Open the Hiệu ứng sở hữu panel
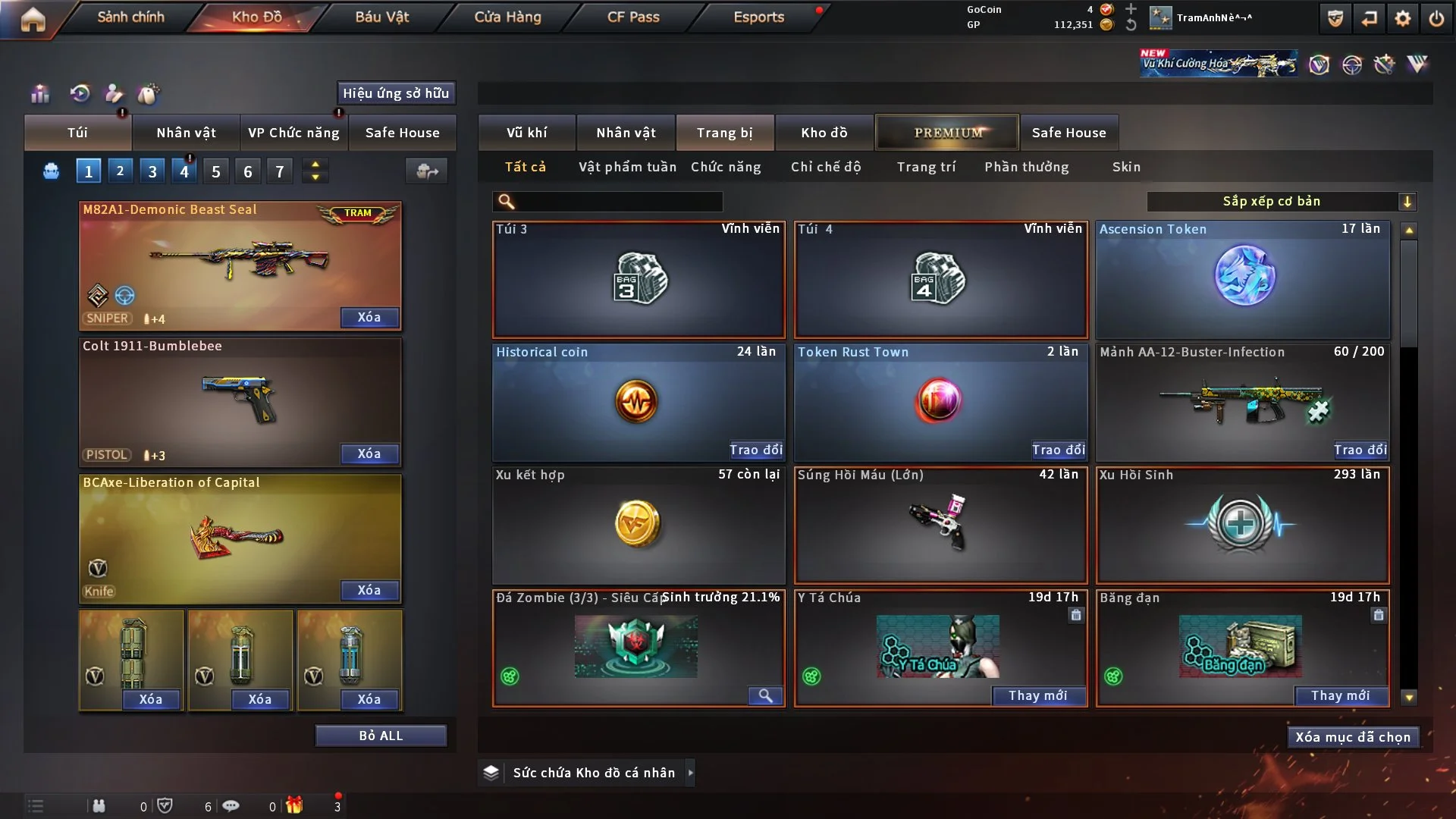Image resolution: width=1456 pixels, height=819 pixels. (396, 93)
